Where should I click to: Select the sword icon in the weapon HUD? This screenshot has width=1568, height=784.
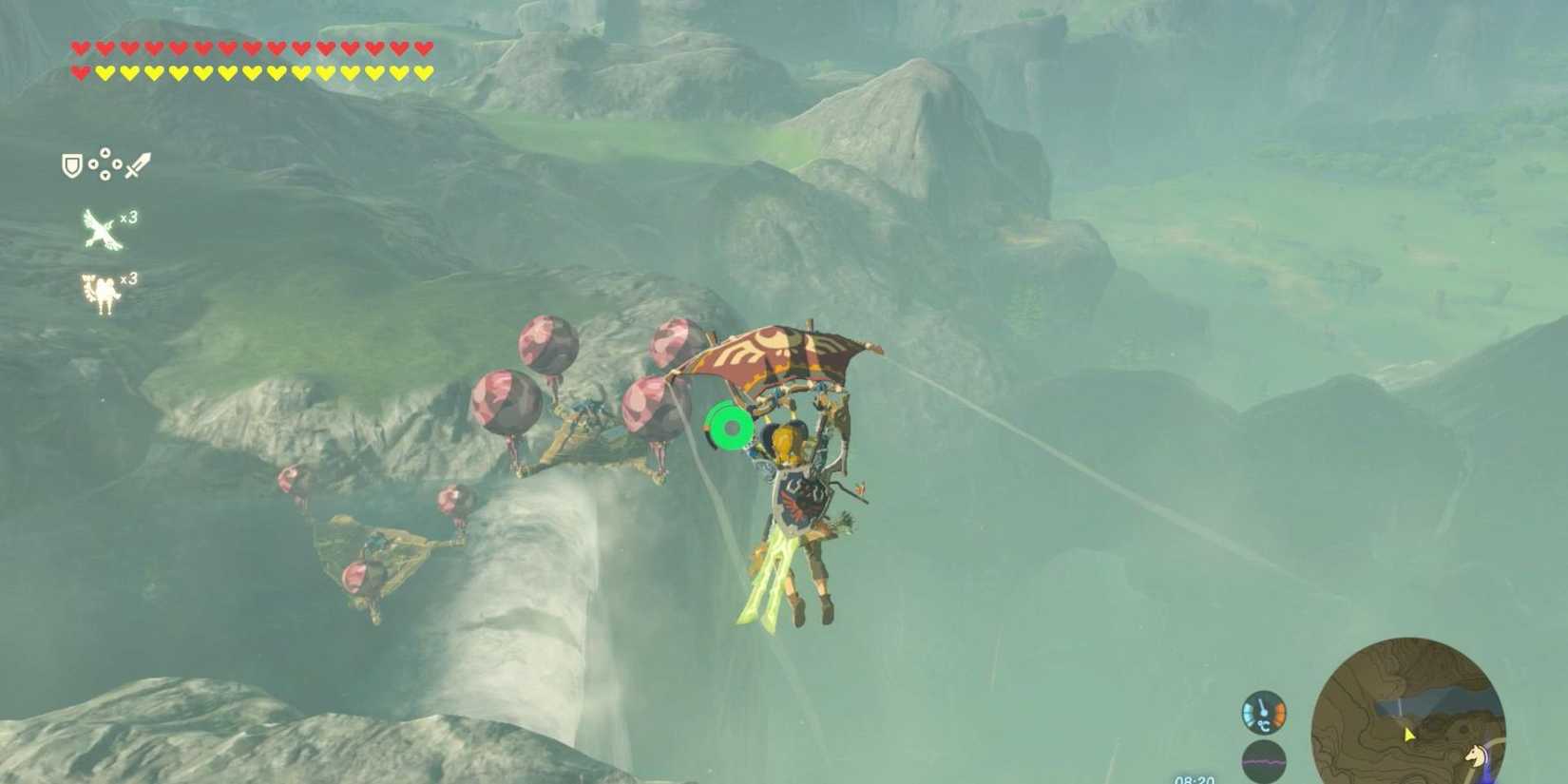pos(138,164)
